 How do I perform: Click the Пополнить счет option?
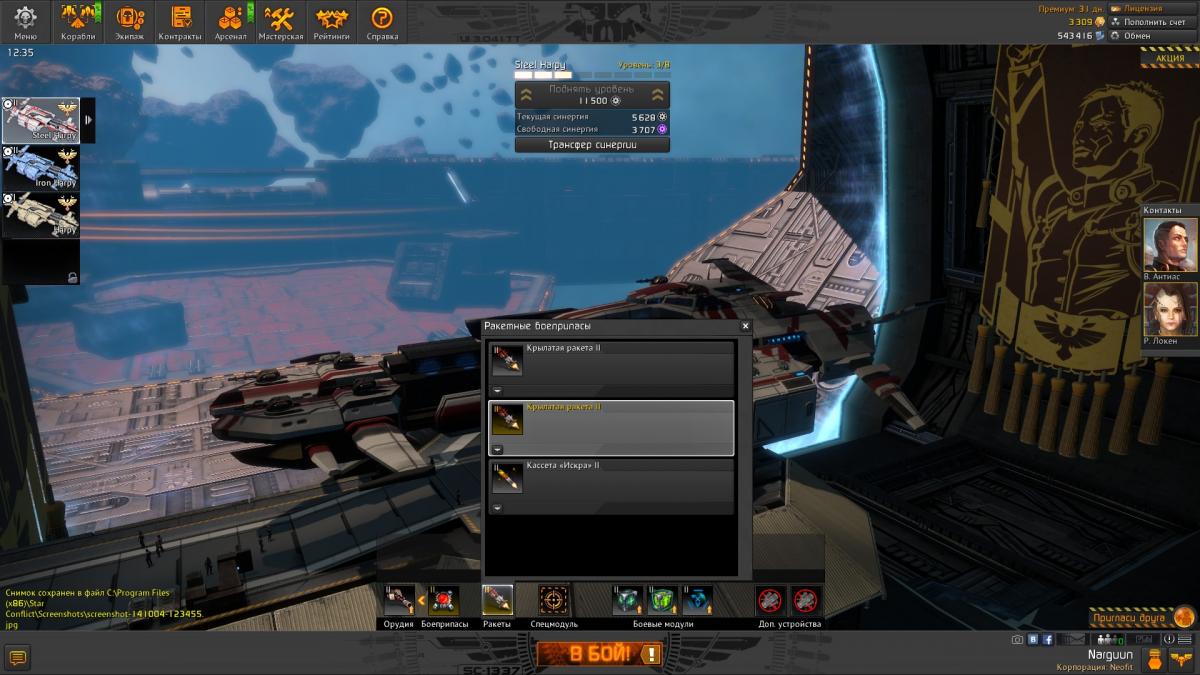[x=1150, y=21]
